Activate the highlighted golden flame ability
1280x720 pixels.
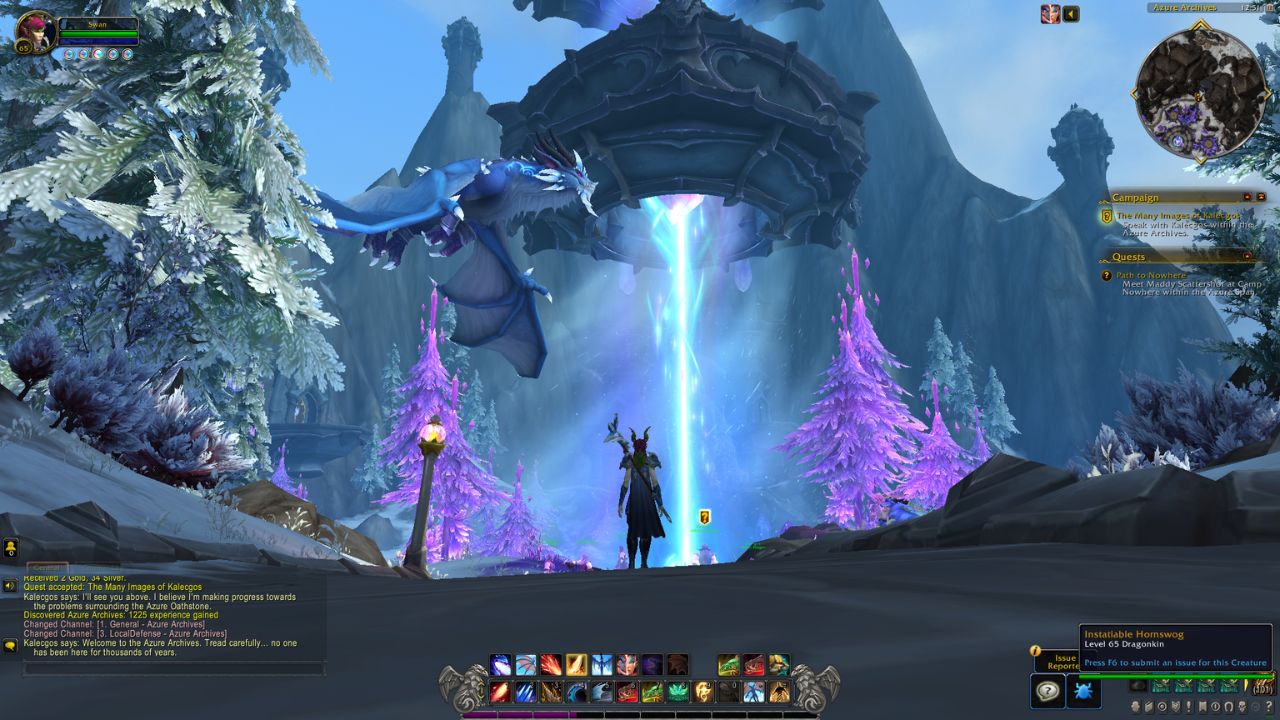tap(576, 665)
